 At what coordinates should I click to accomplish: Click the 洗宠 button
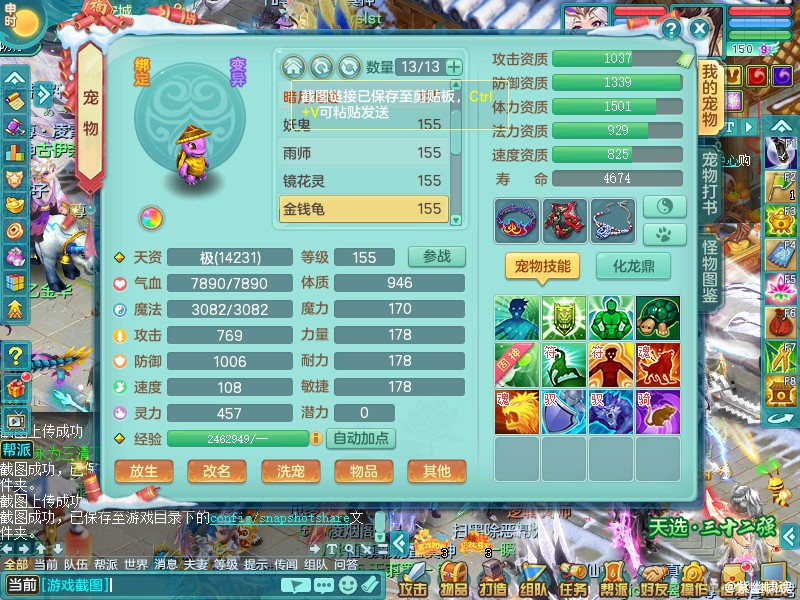290,471
